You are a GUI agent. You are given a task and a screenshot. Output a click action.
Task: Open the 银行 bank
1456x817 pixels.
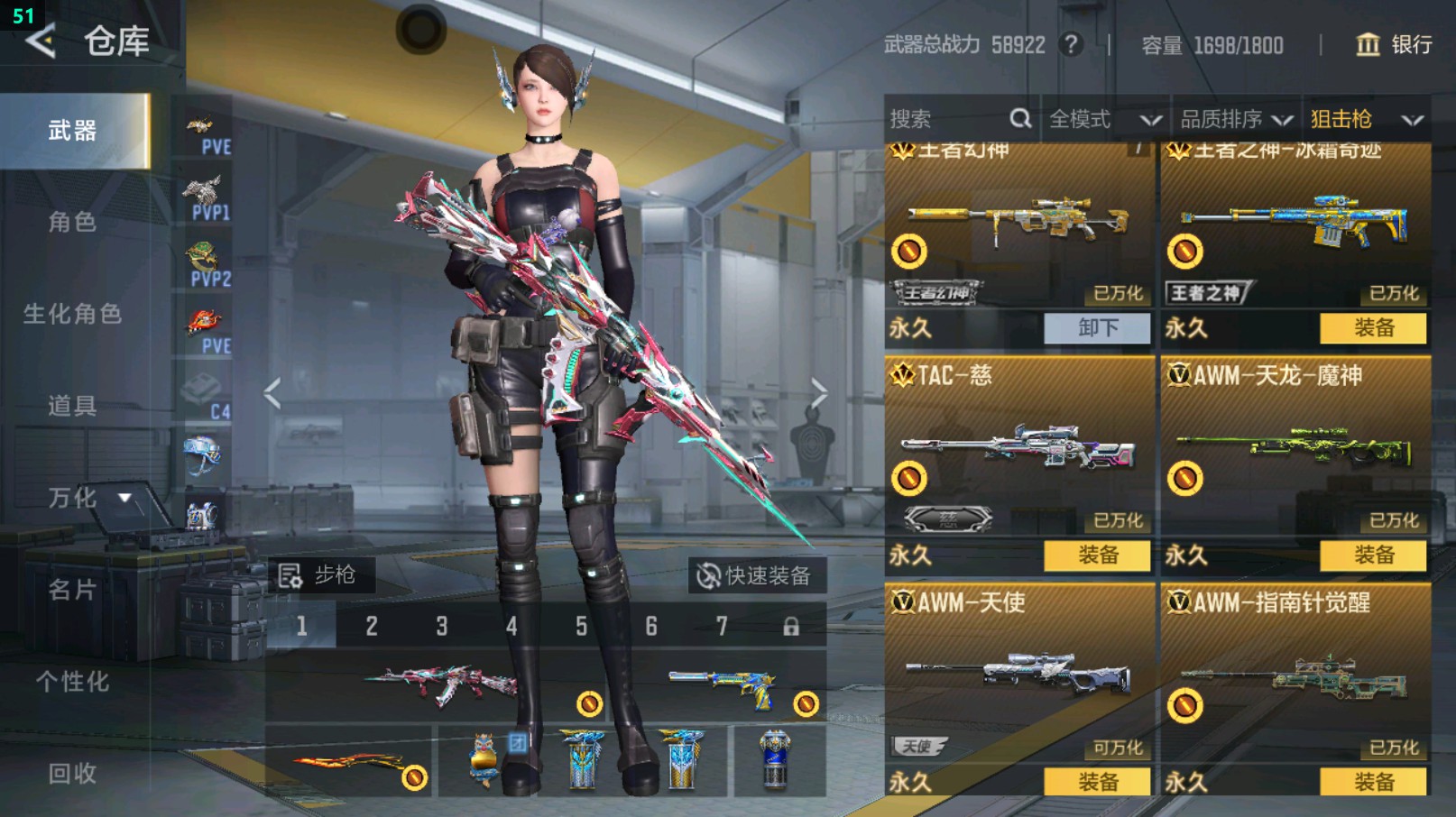1394,45
